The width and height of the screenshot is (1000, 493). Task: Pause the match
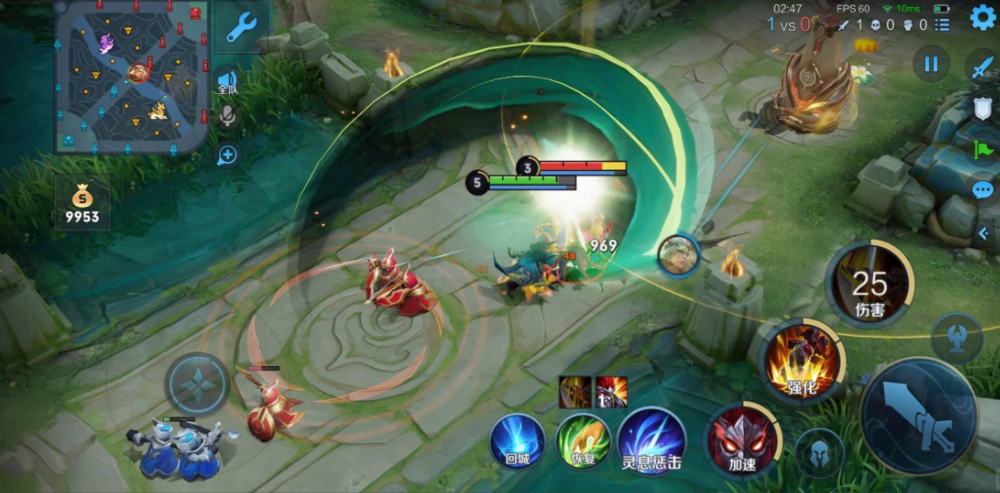[931, 65]
